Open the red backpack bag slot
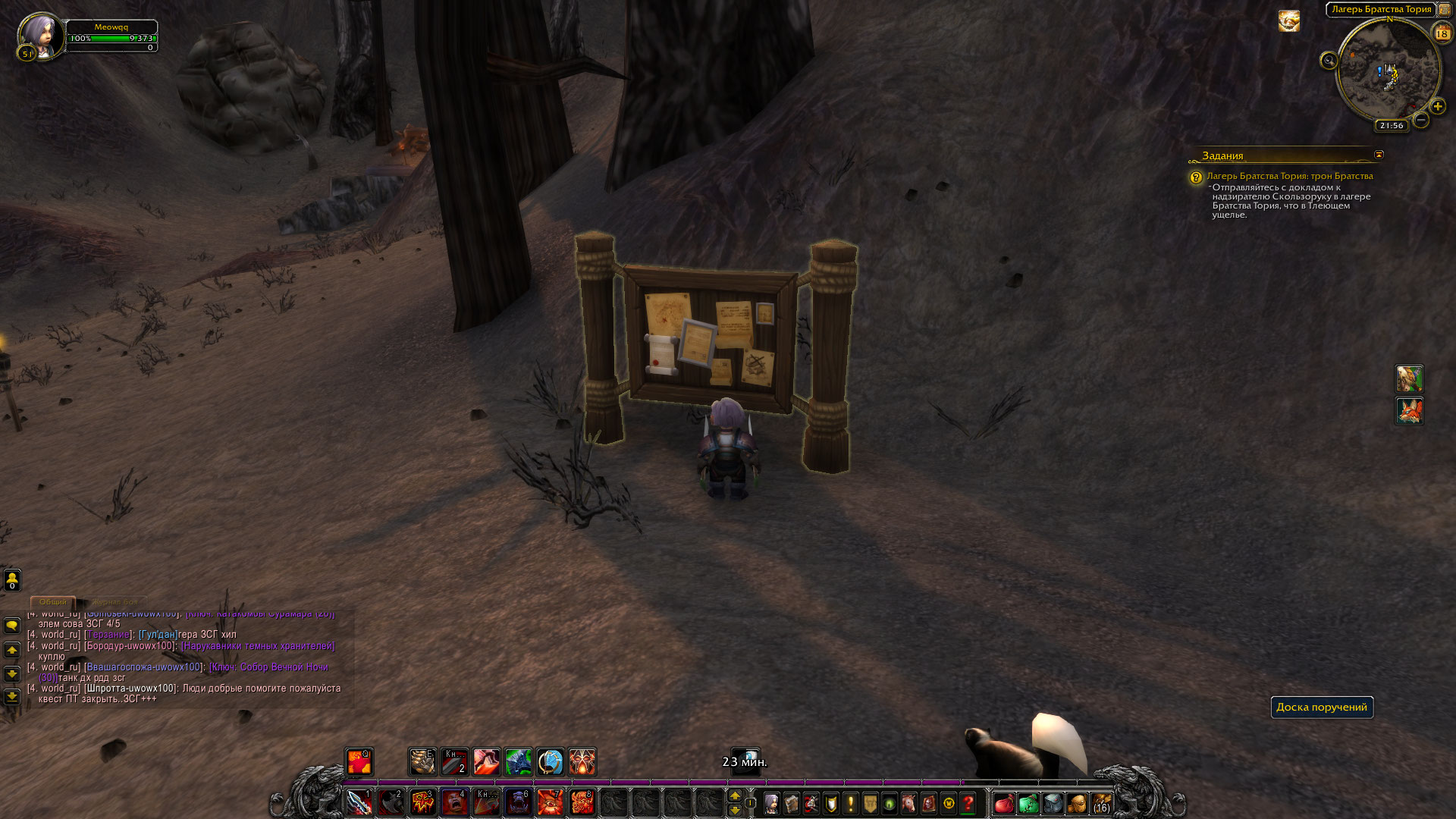Screen dimensions: 1456x819 point(1004,803)
